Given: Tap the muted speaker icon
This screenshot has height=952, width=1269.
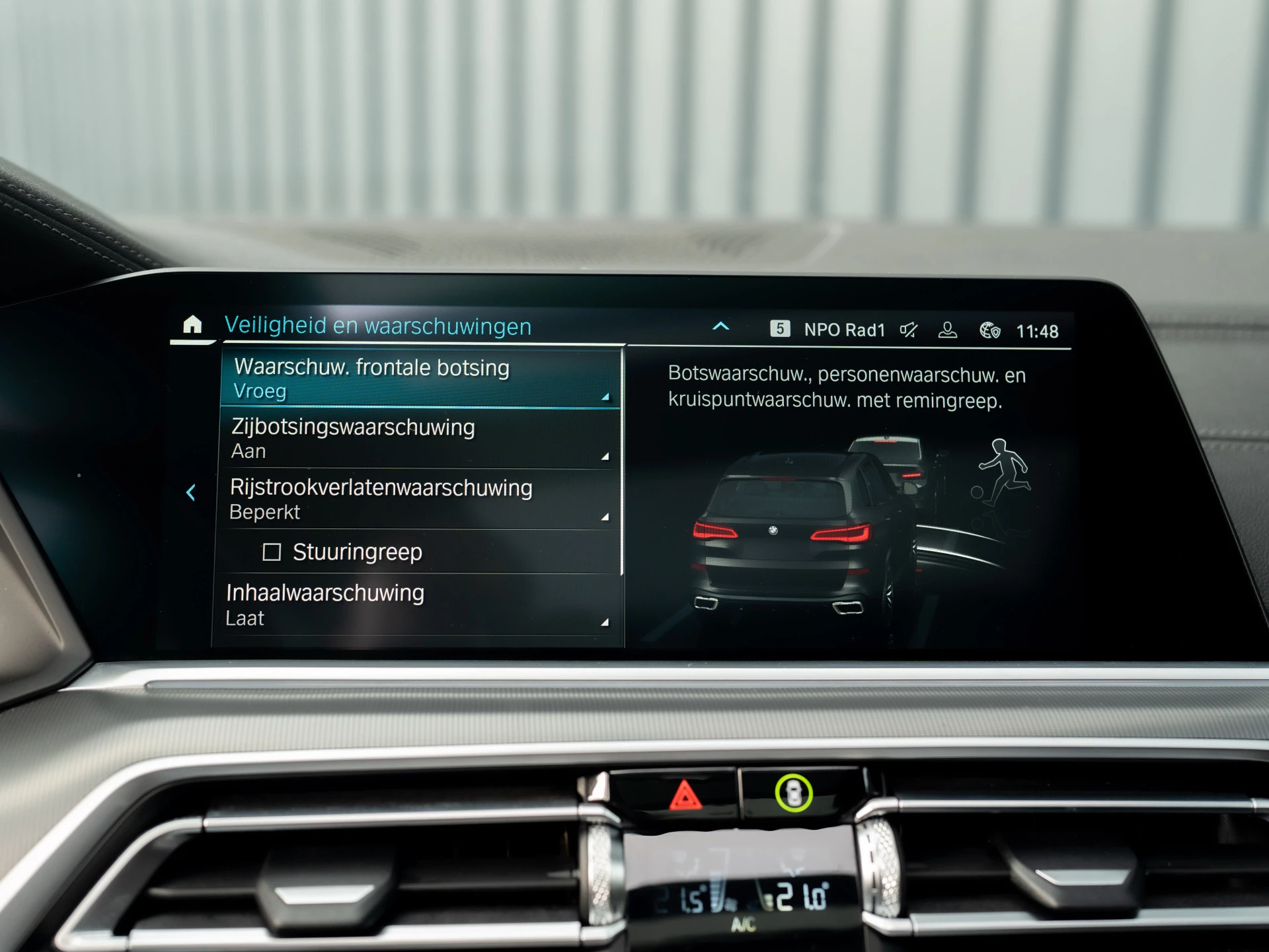Looking at the screenshot, I should (x=909, y=329).
